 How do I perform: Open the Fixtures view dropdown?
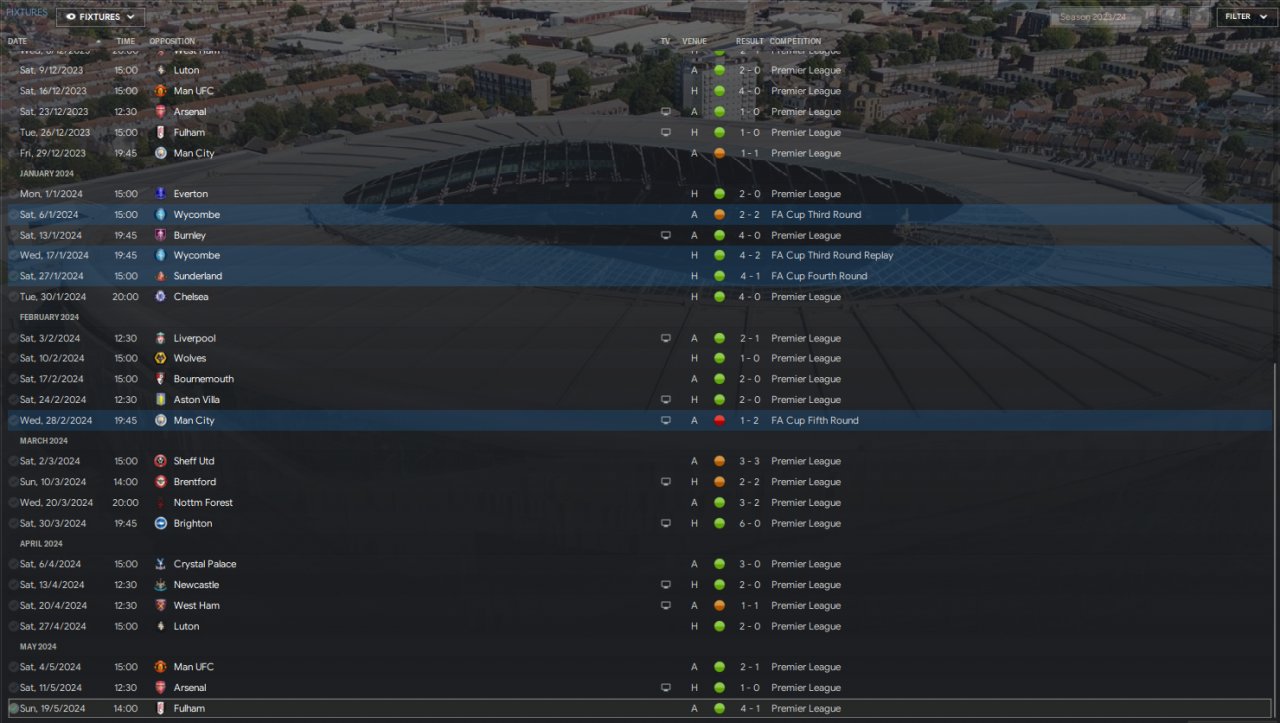(x=100, y=17)
